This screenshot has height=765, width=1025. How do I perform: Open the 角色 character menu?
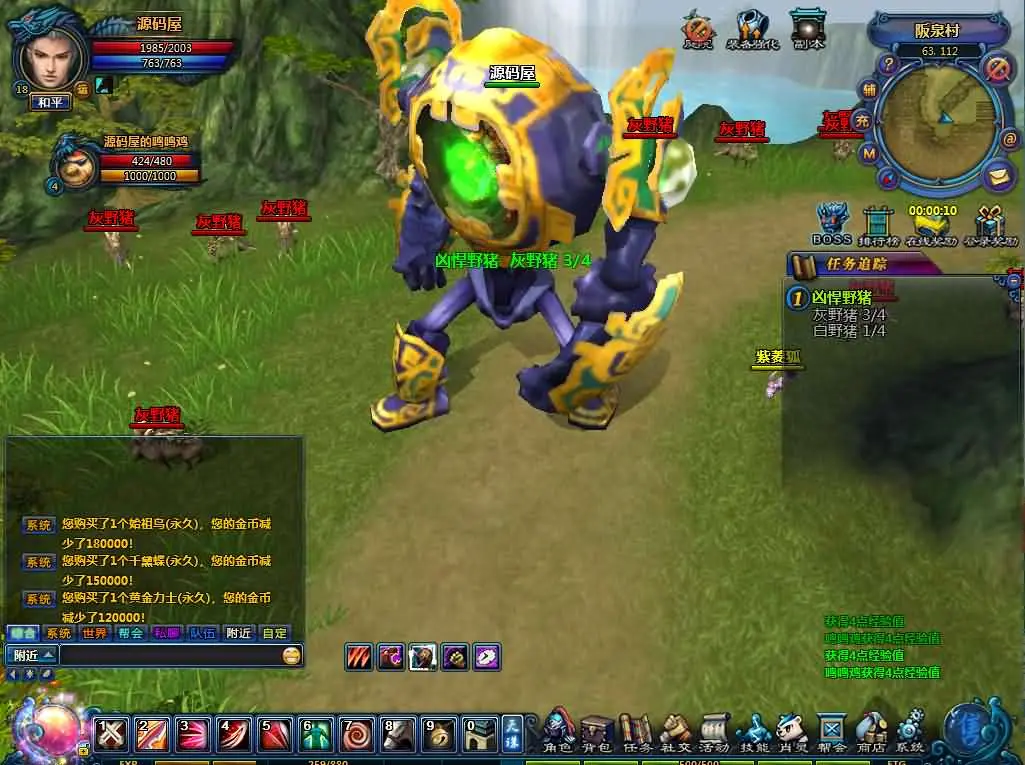pyautogui.click(x=558, y=732)
